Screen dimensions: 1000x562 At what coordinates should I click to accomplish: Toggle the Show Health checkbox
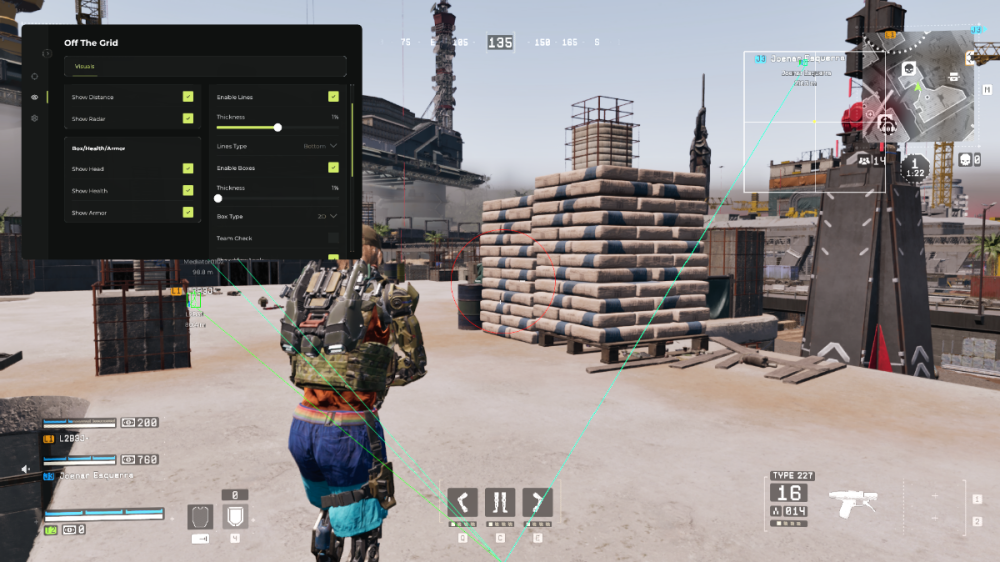(x=188, y=190)
